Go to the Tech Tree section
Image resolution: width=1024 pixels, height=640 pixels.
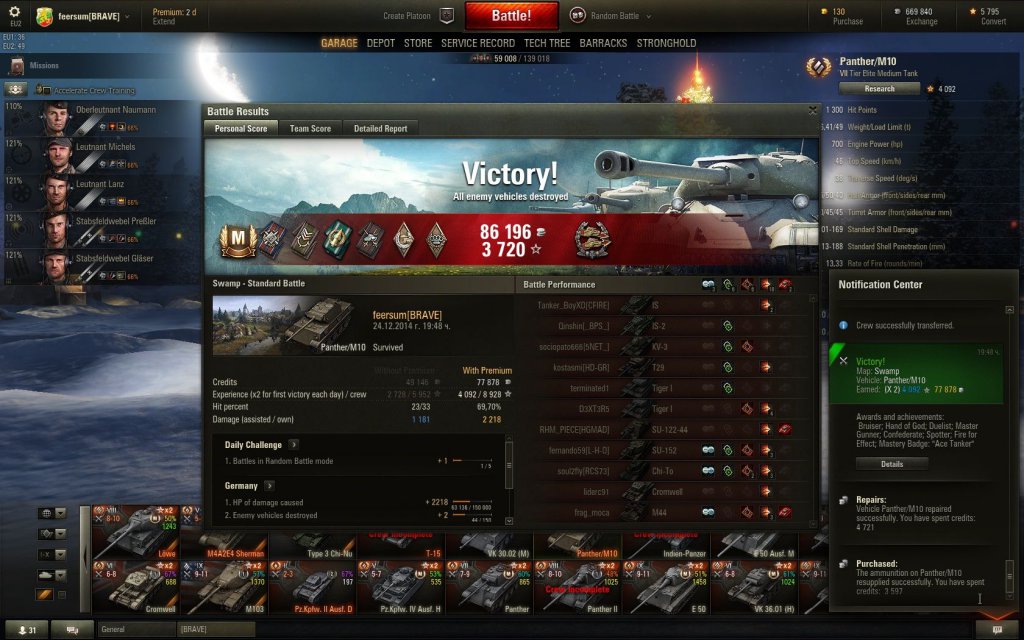click(547, 44)
